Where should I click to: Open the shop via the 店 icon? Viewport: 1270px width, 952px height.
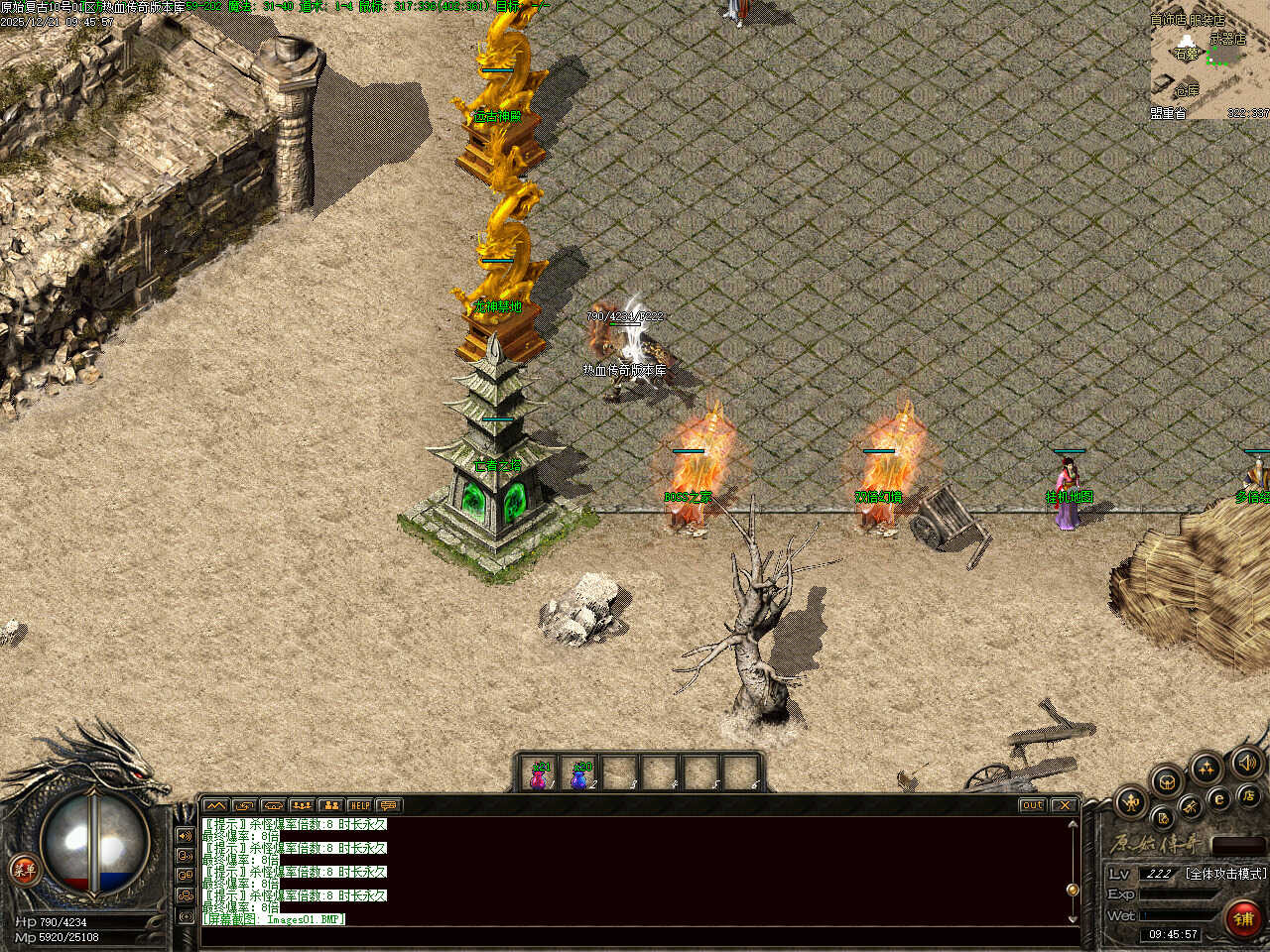1248,794
